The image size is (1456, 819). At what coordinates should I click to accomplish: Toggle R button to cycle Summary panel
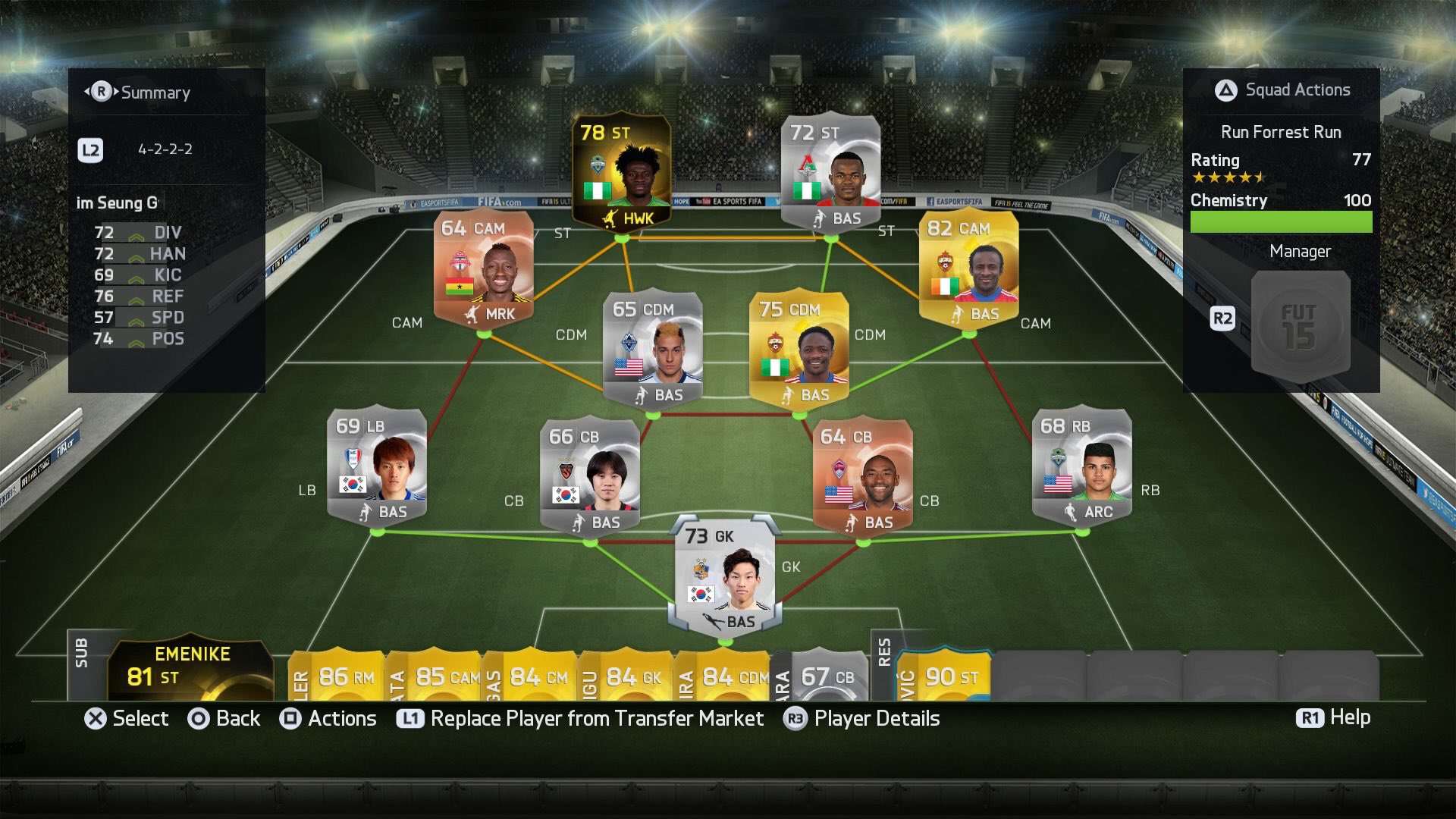(x=102, y=93)
